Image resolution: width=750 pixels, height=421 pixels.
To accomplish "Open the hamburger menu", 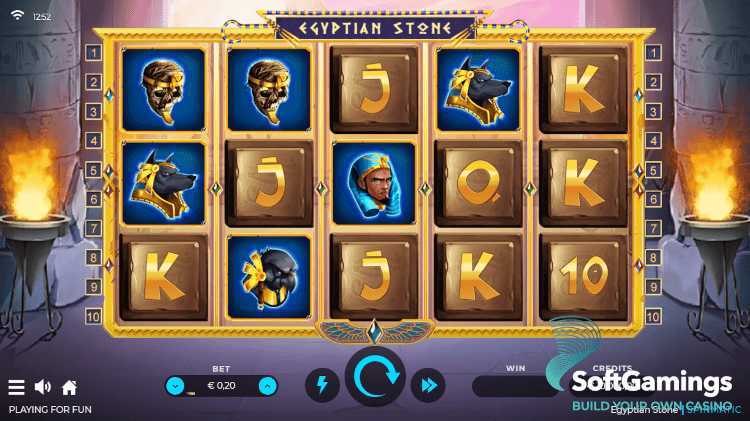I will point(16,387).
